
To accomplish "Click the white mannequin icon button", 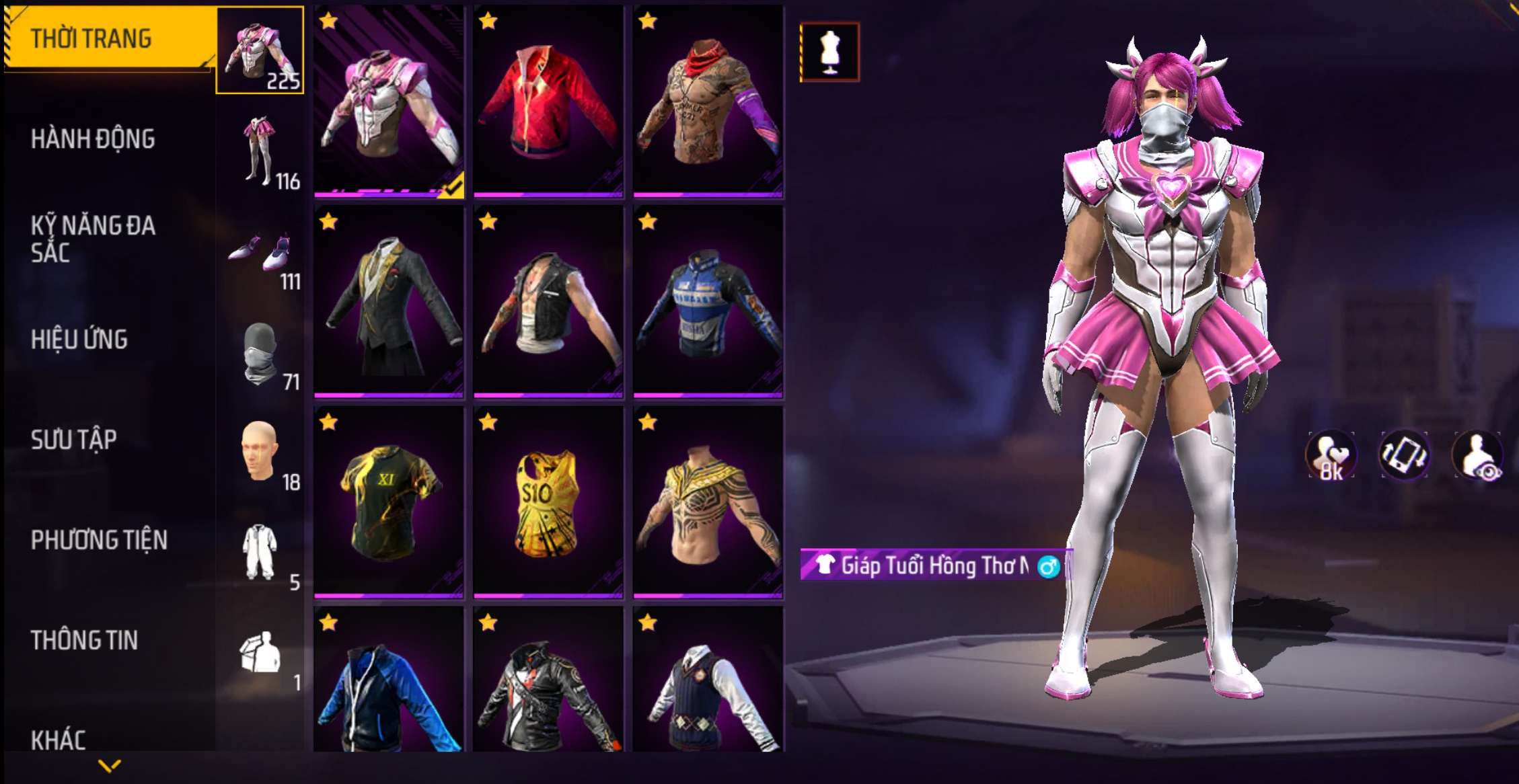I will pyautogui.click(x=829, y=52).
